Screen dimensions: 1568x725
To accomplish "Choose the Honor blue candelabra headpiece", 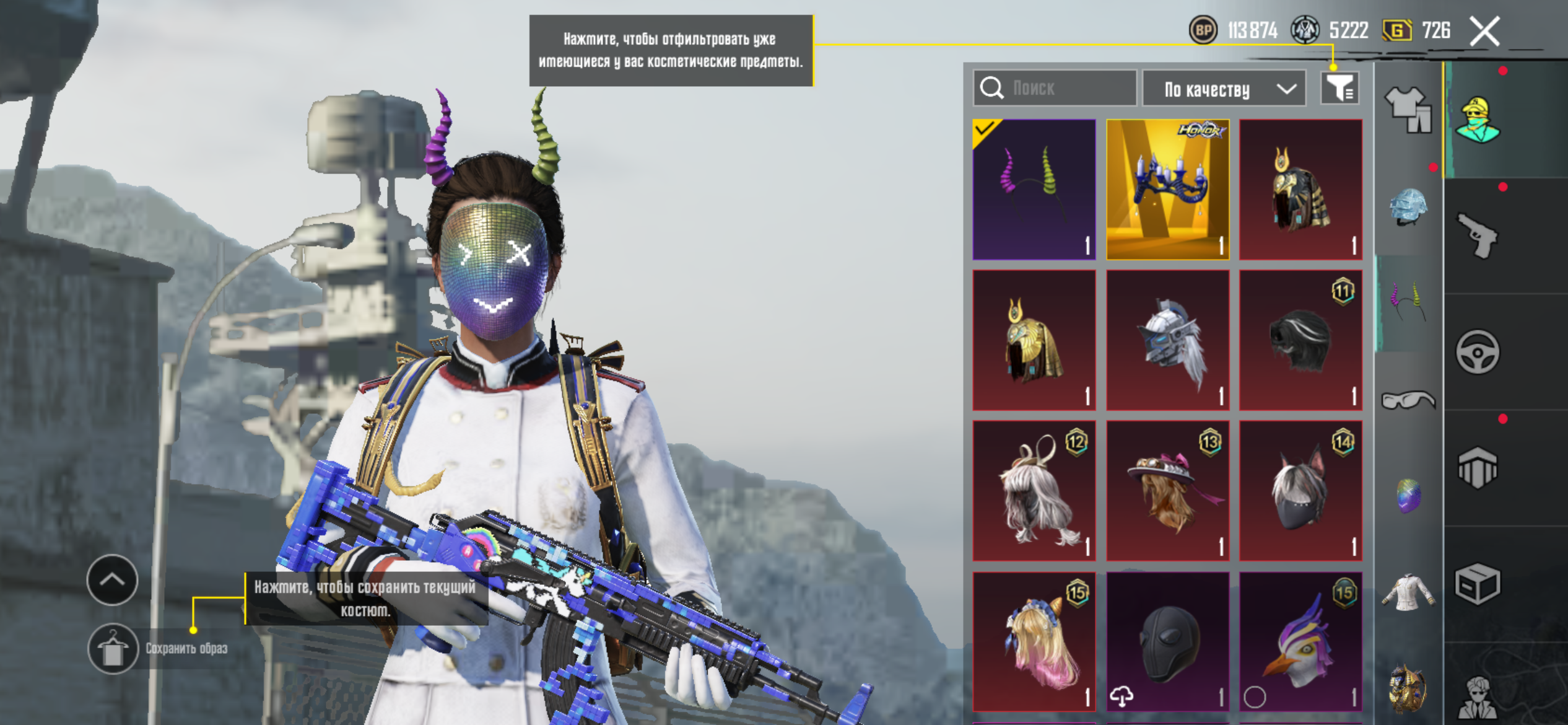I will click(1167, 189).
